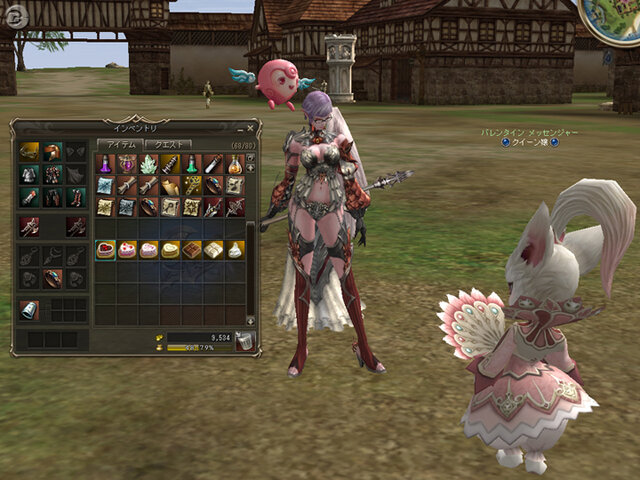Pick the green crystal cluster item
640x480 pixels.
coord(149,164)
